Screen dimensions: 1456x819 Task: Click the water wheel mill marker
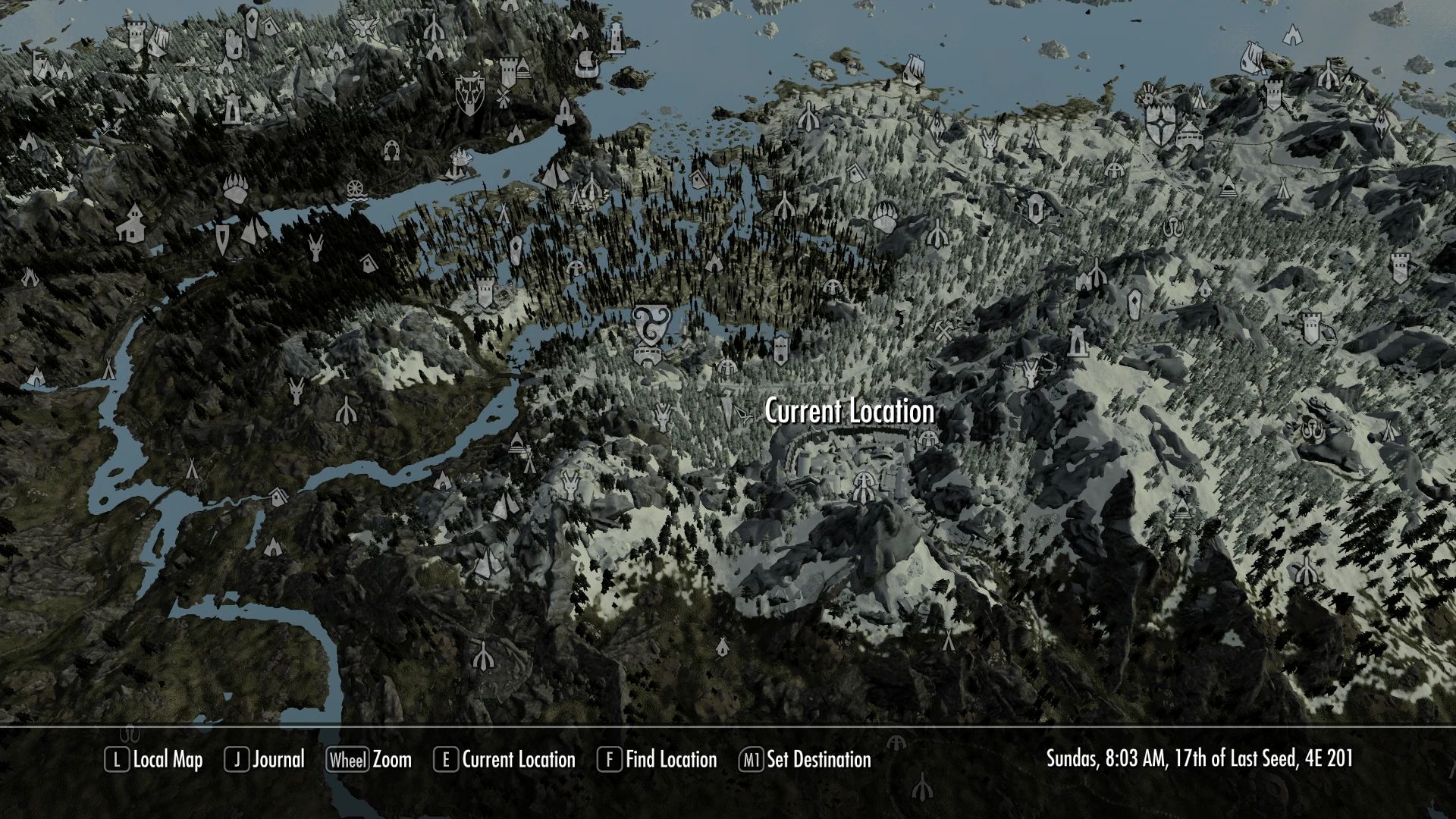coord(356,190)
